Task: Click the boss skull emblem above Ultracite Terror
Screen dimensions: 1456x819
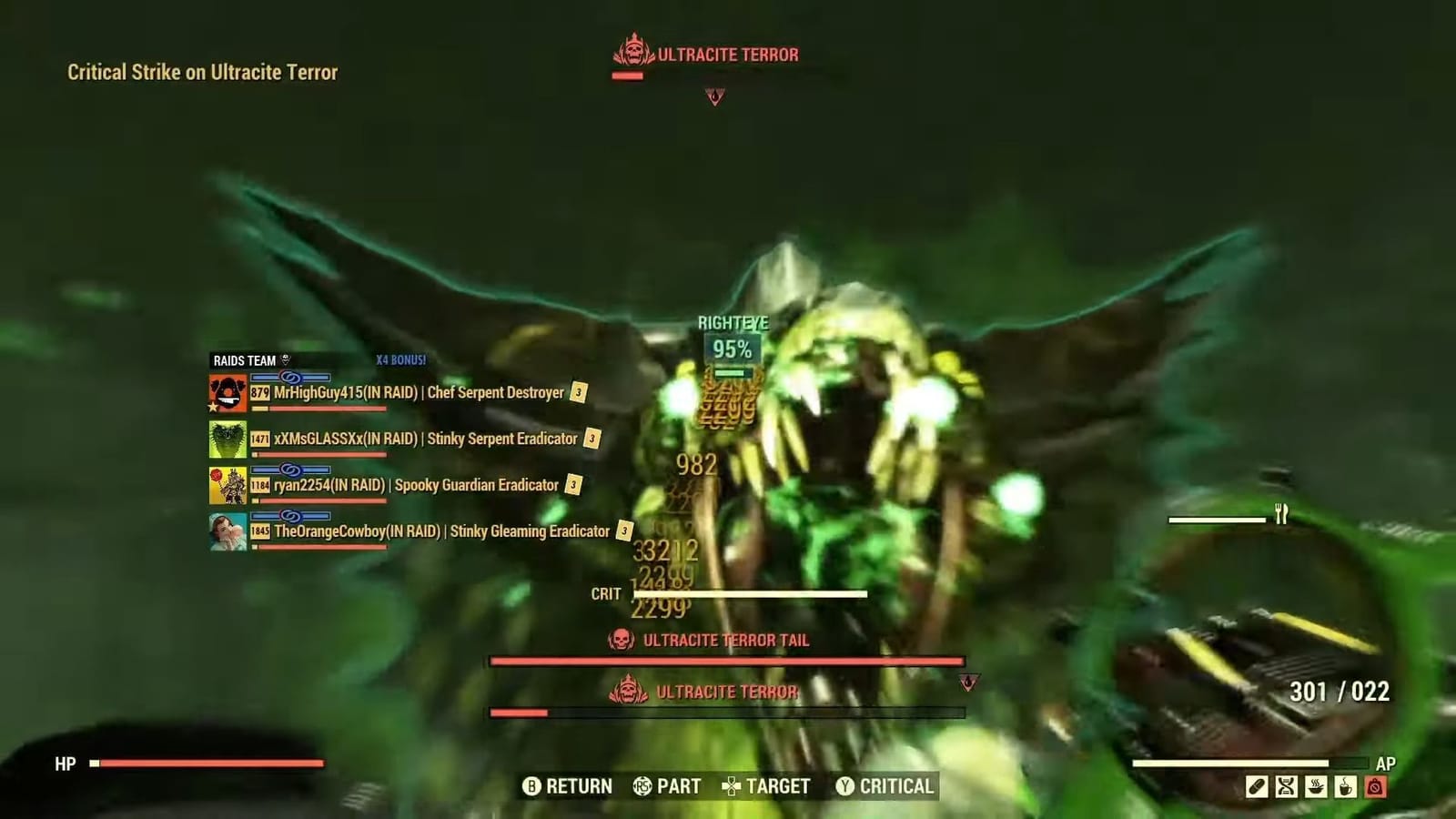Action: (634, 53)
